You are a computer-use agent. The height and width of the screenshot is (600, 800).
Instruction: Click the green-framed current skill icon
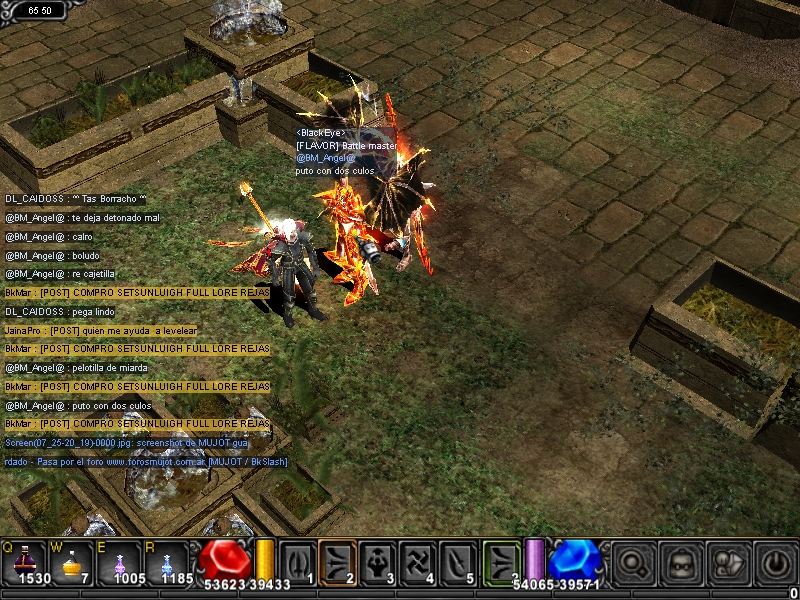[502, 562]
